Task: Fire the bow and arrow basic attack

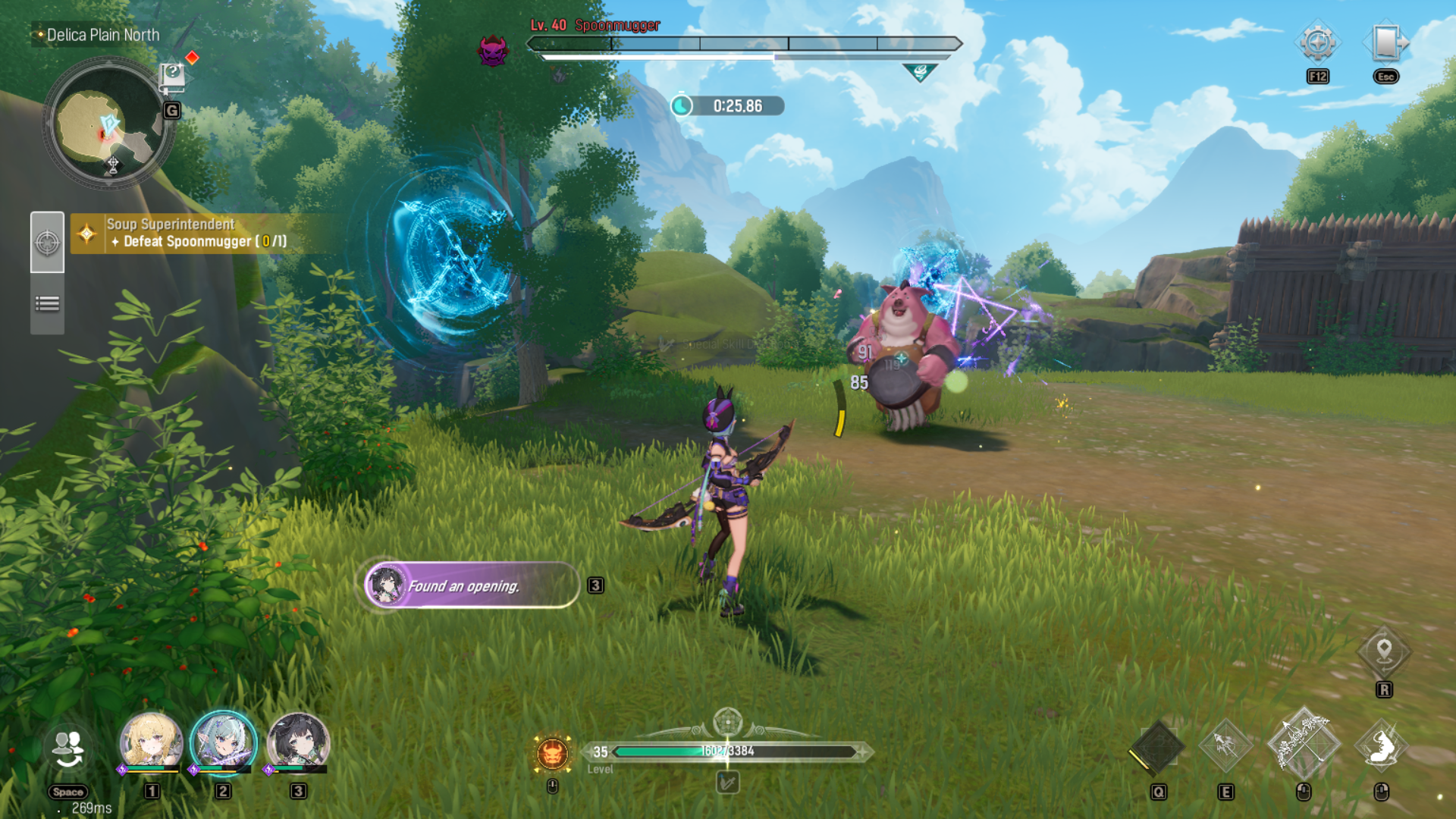Action: pyautogui.click(x=1303, y=745)
